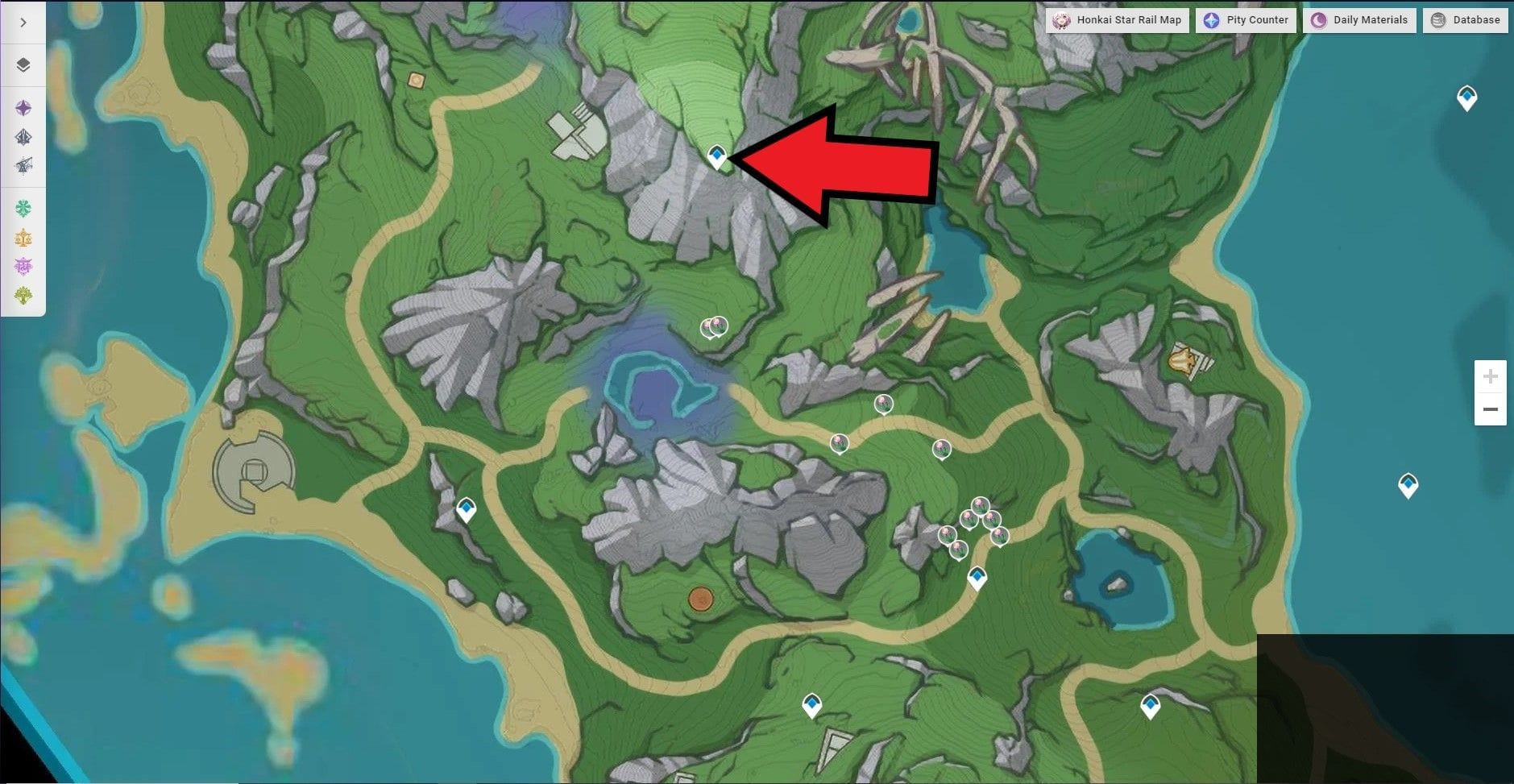
Task: Open the Pity Counter dropdown
Action: [x=1246, y=20]
